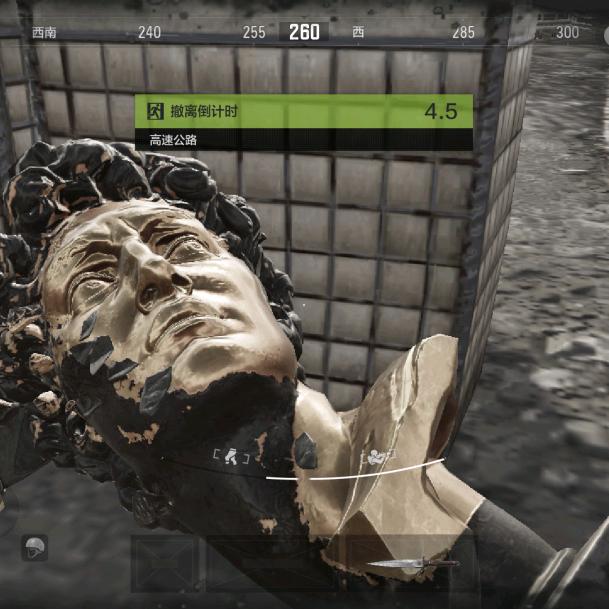Select the knife weapon slot
609x609 pixels.
point(398,565)
